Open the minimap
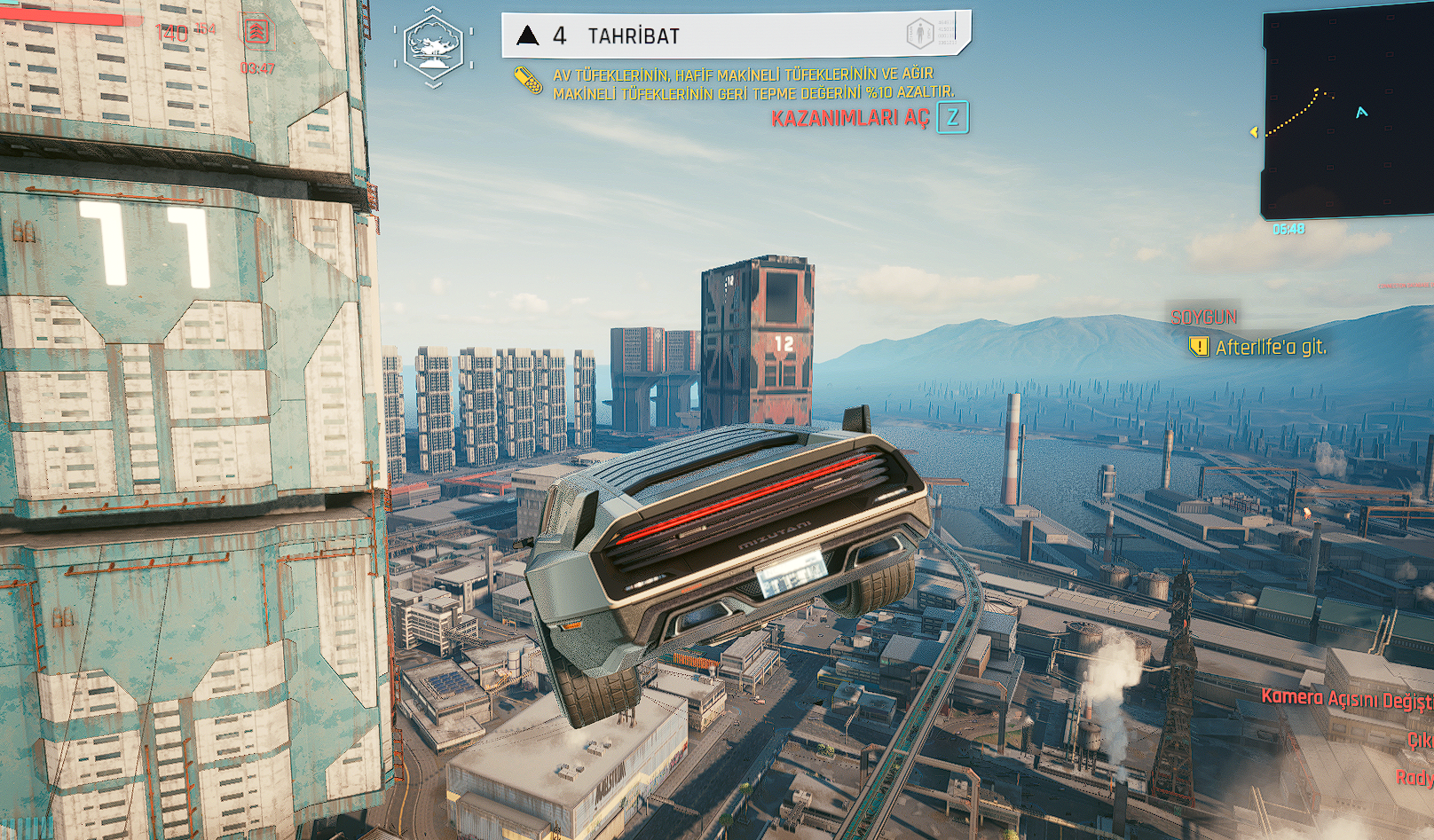The image size is (1434, 840). 1349,115
